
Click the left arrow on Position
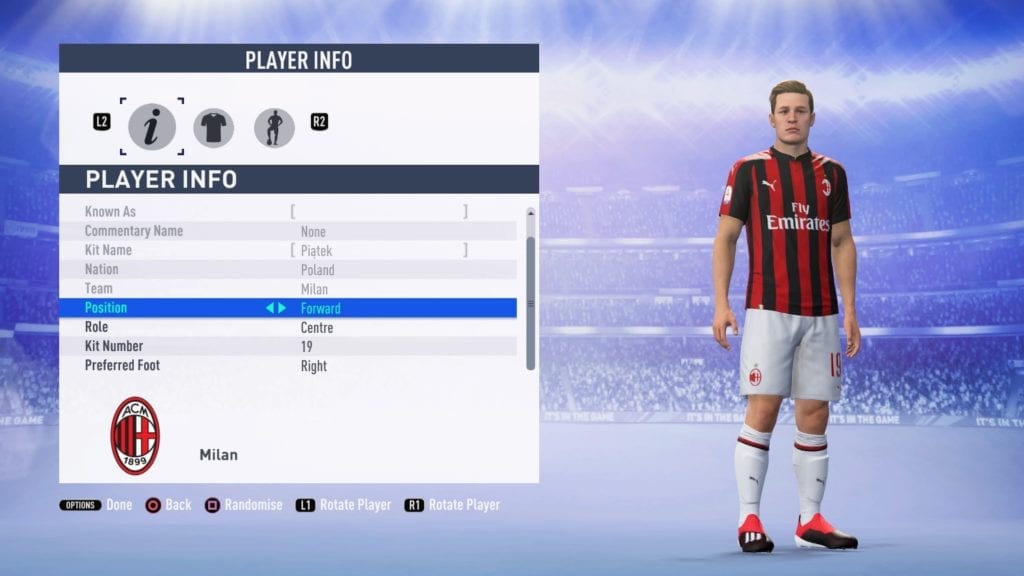click(x=269, y=308)
